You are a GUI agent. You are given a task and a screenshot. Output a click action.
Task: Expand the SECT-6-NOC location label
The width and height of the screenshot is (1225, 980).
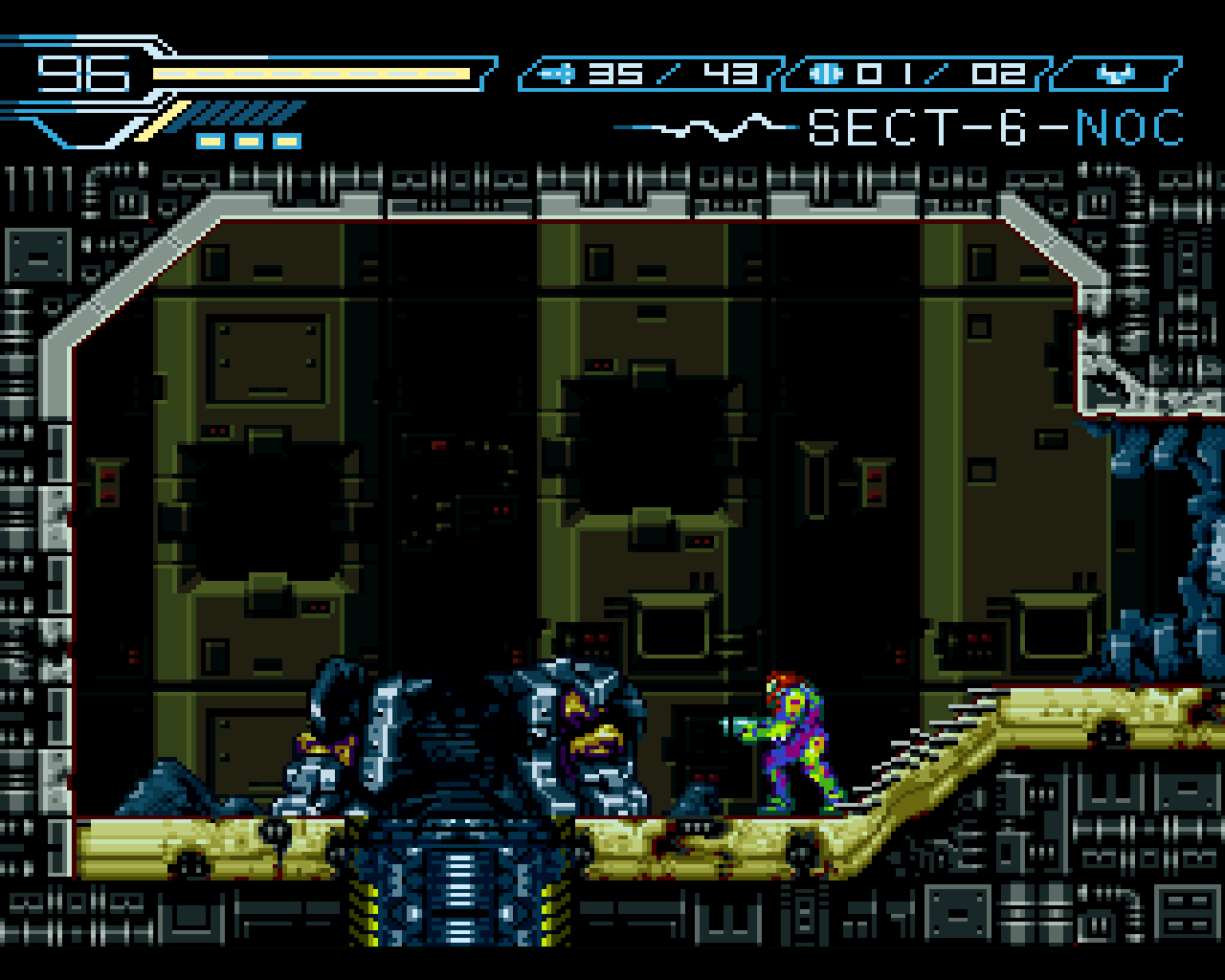[995, 127]
